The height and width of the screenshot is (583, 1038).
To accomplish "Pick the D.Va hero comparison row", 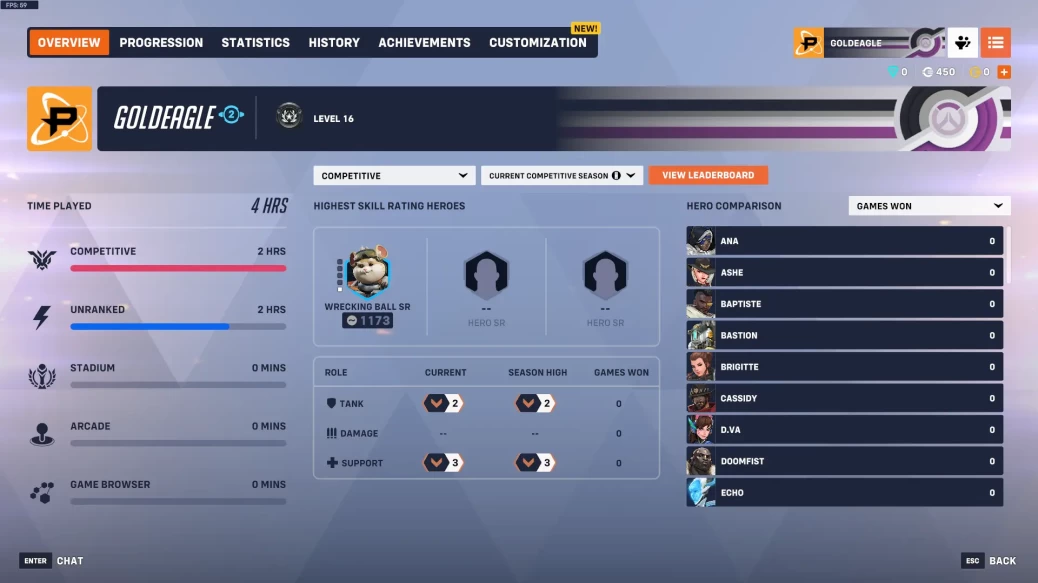I will coord(844,430).
